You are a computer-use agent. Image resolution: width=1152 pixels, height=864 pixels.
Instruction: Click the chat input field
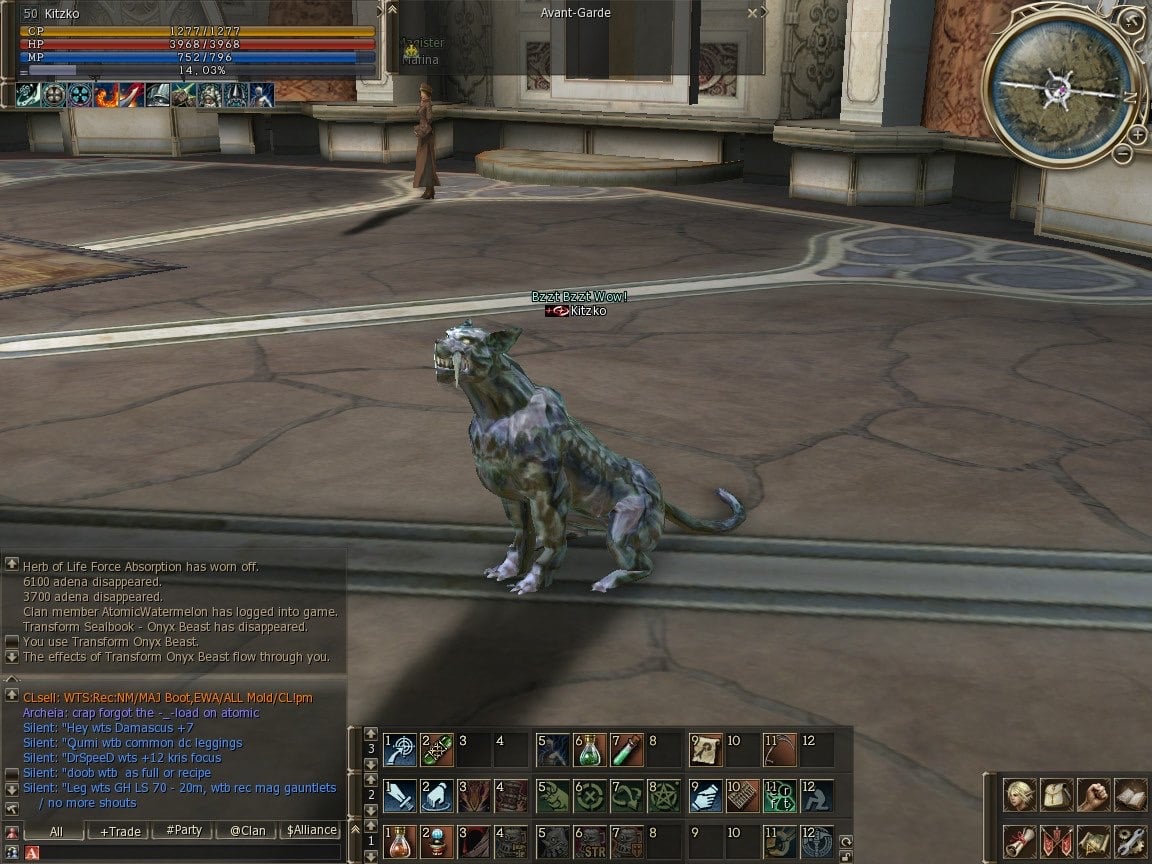click(x=190, y=852)
